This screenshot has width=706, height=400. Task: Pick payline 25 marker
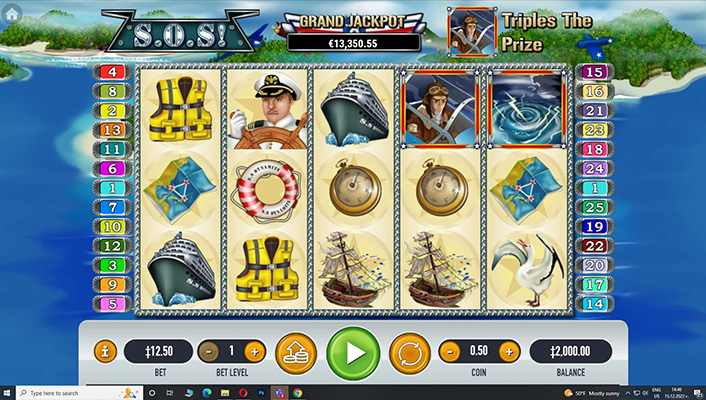coord(595,207)
